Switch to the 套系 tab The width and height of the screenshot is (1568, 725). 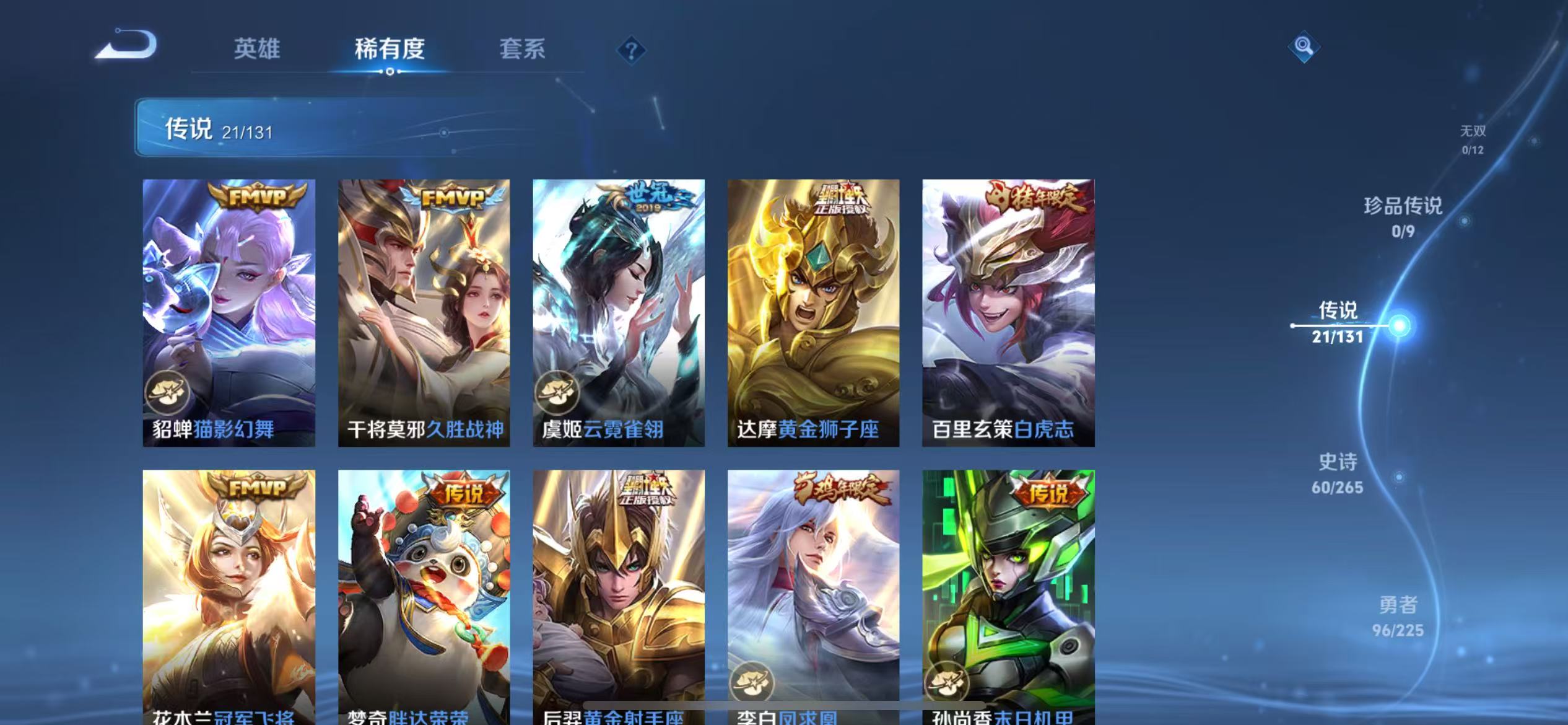click(x=523, y=50)
